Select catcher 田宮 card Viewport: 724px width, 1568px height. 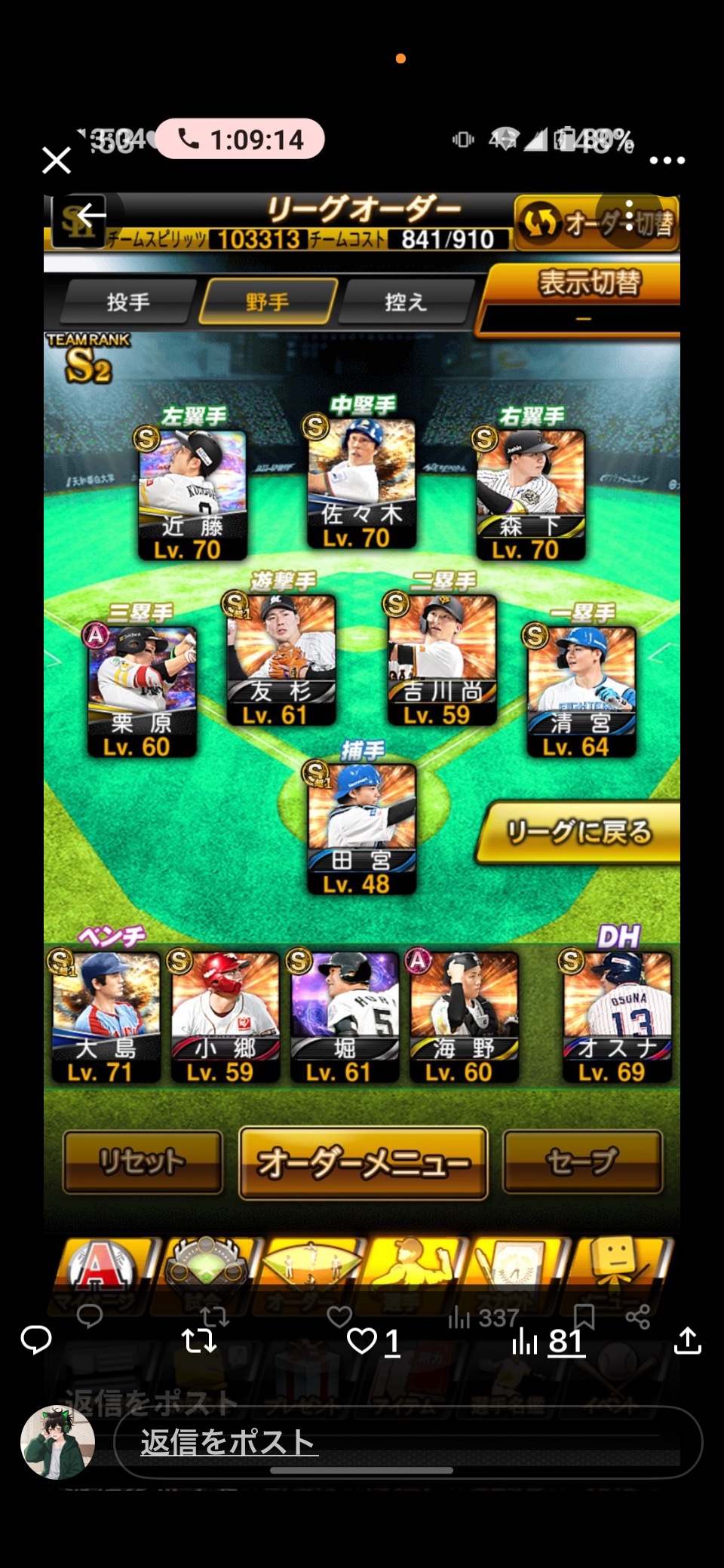(361, 828)
